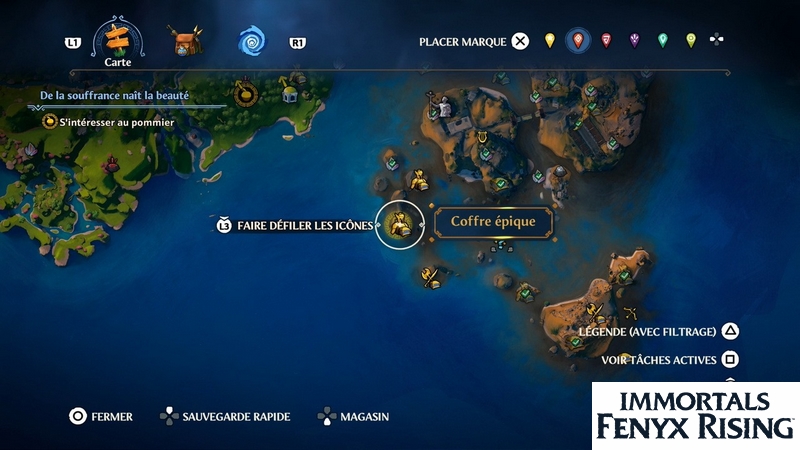This screenshot has height=450, width=800.
Task: Activate Sauvegarde rapide quick save
Action: pyautogui.click(x=224, y=416)
